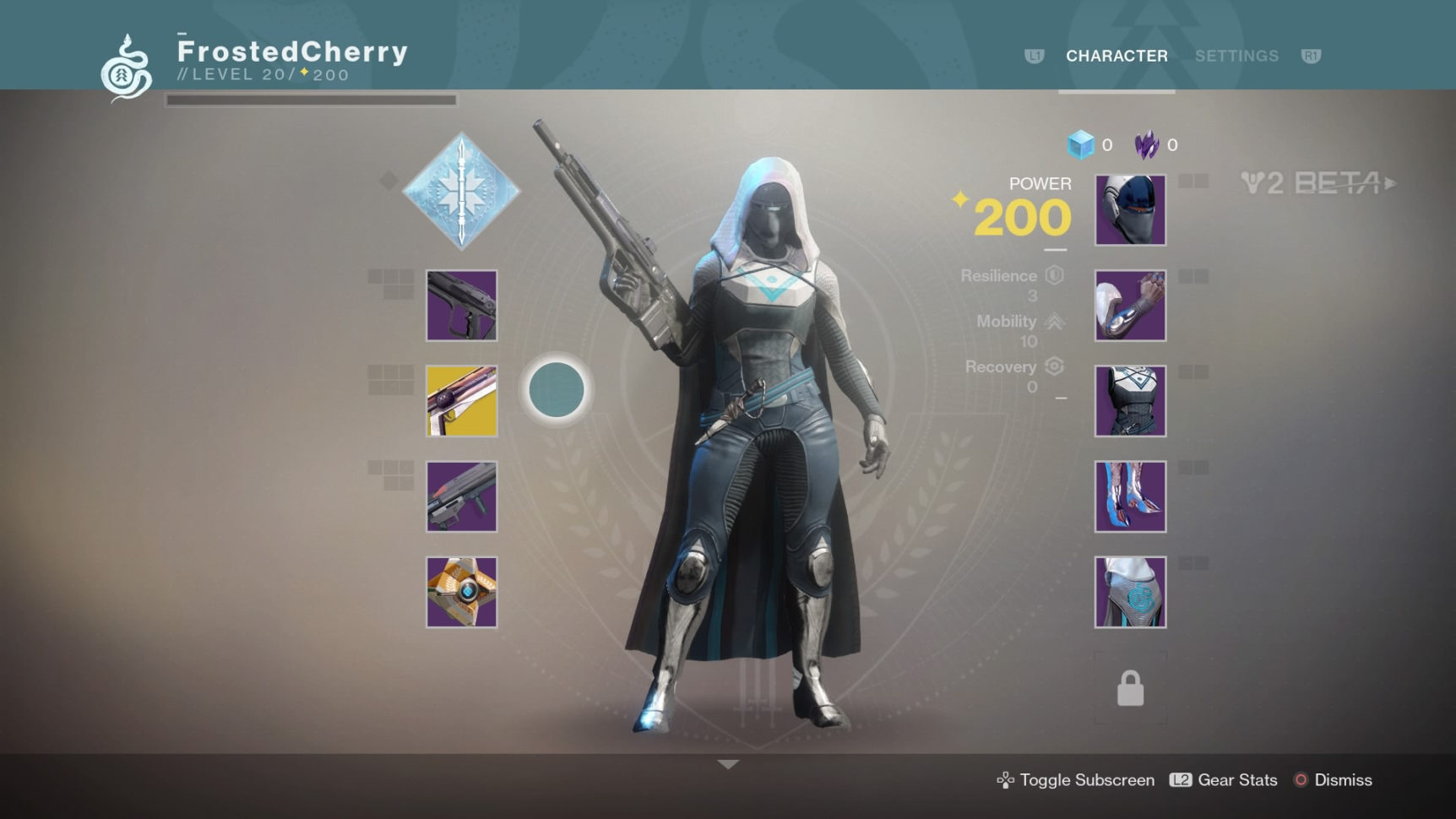Screen dimensions: 1456x819
Task: Expand the downward arrow subscreen indicator
Action: (x=728, y=764)
